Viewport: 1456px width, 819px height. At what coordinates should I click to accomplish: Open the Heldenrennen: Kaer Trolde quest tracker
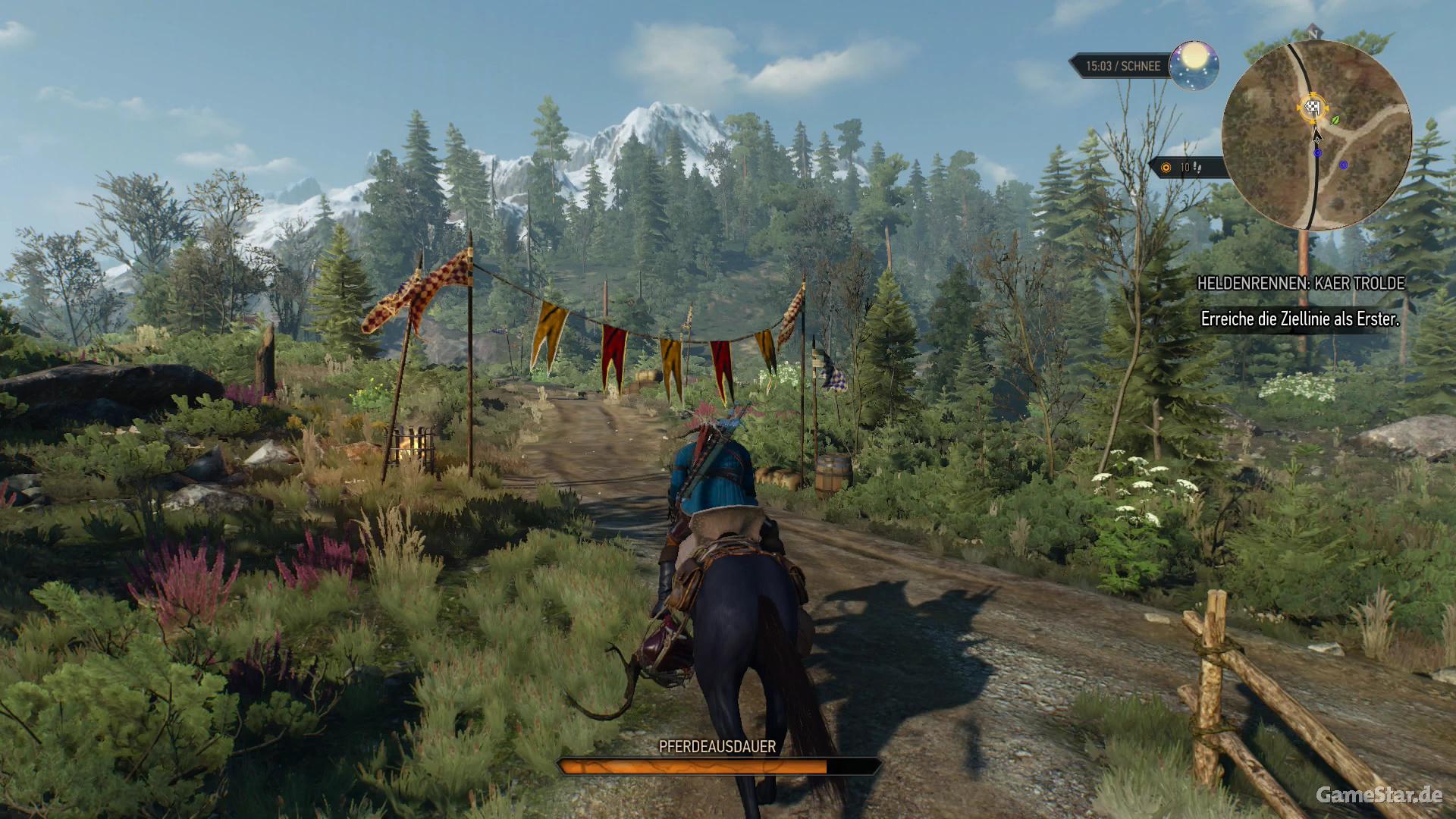tap(1301, 284)
